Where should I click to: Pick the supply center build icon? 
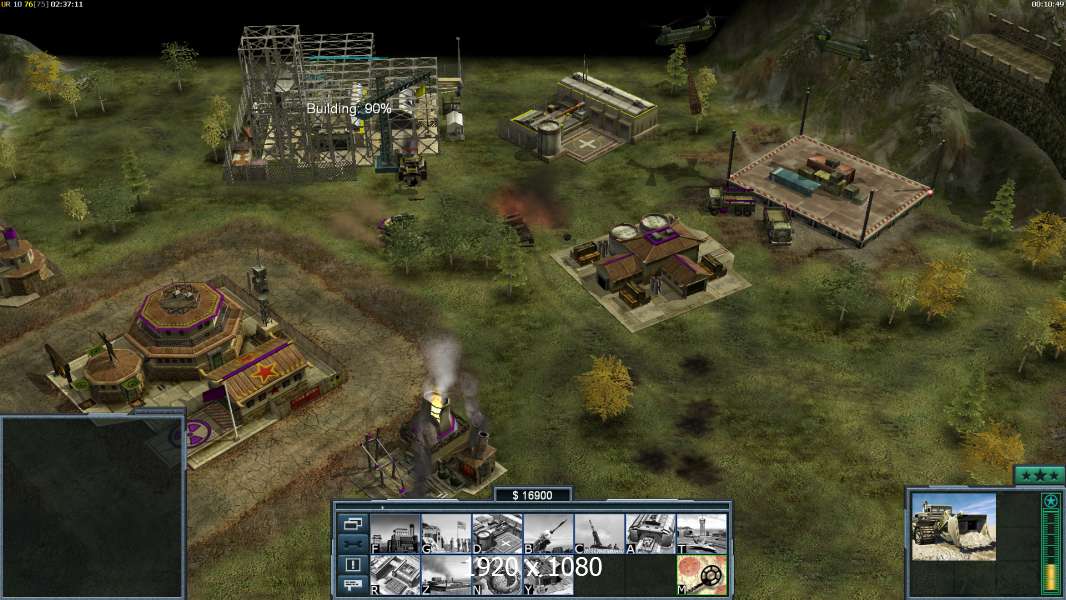pos(497,533)
